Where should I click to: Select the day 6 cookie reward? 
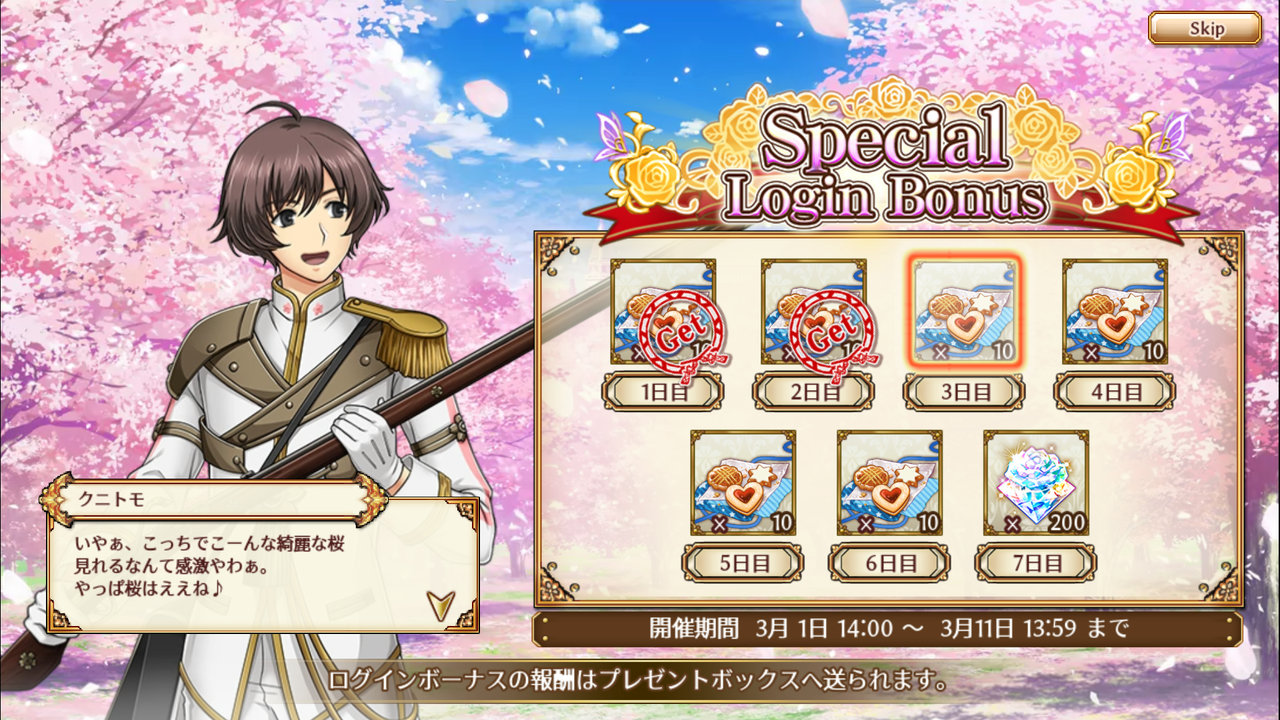(889, 482)
